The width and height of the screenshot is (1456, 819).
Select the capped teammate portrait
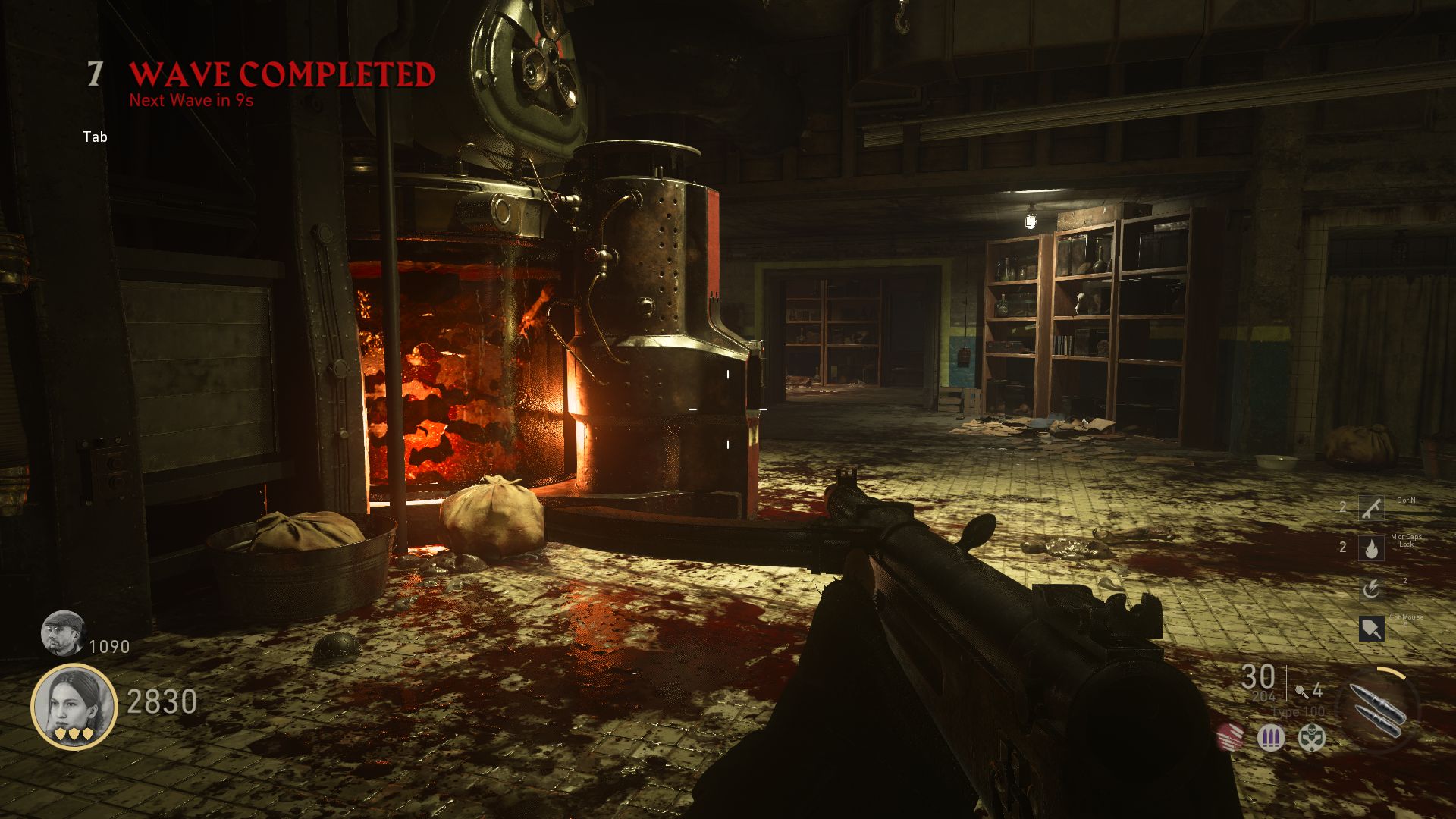[63, 633]
